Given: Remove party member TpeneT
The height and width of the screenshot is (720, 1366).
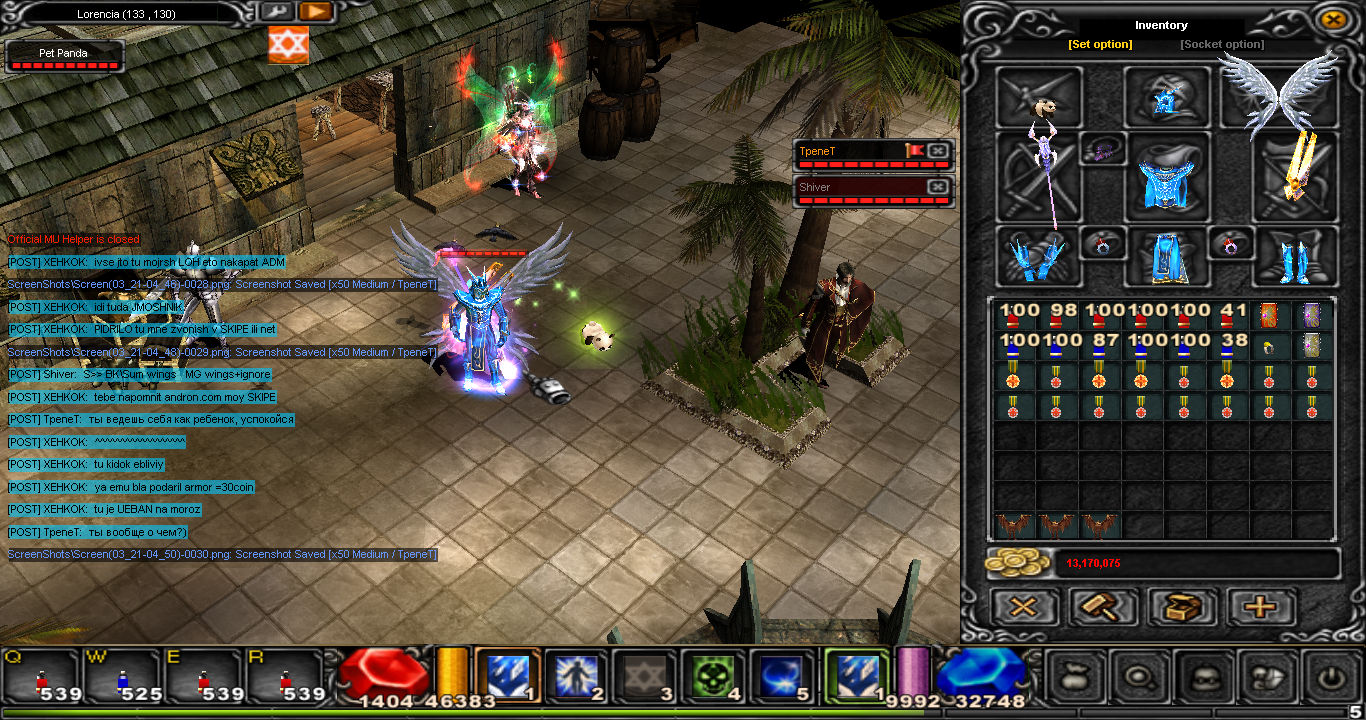Looking at the screenshot, I should pyautogui.click(x=938, y=151).
